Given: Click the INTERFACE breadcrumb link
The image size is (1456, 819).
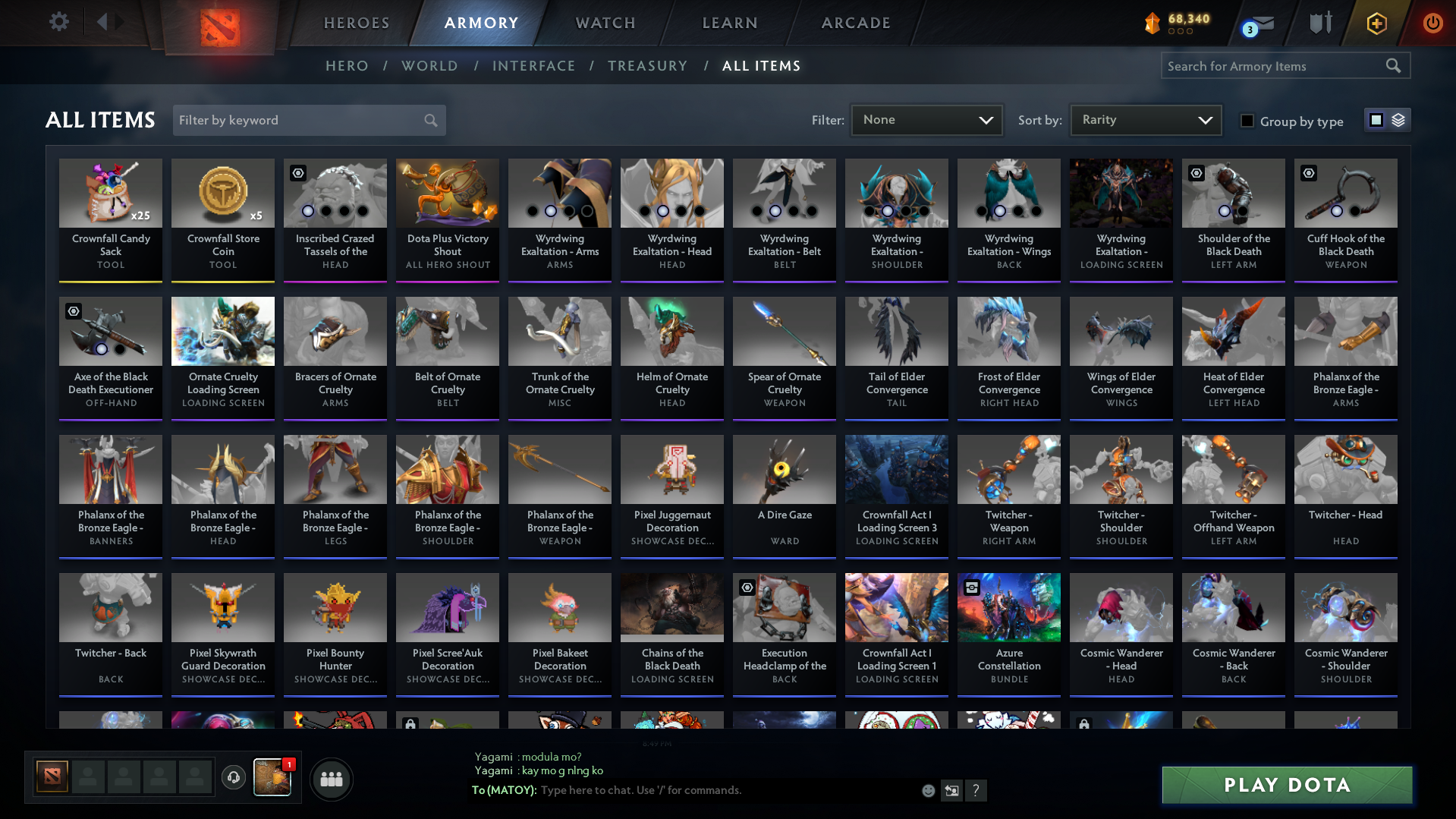Looking at the screenshot, I should (534, 66).
